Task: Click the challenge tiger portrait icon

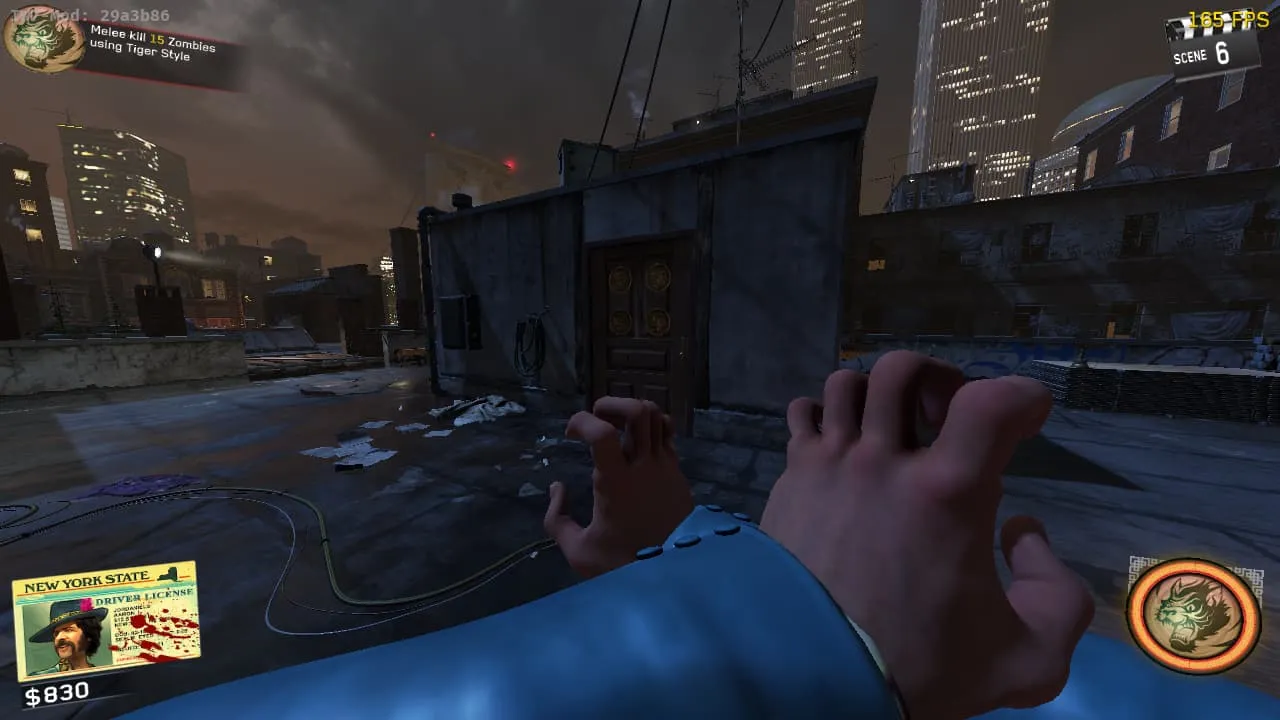Action: 42,38
